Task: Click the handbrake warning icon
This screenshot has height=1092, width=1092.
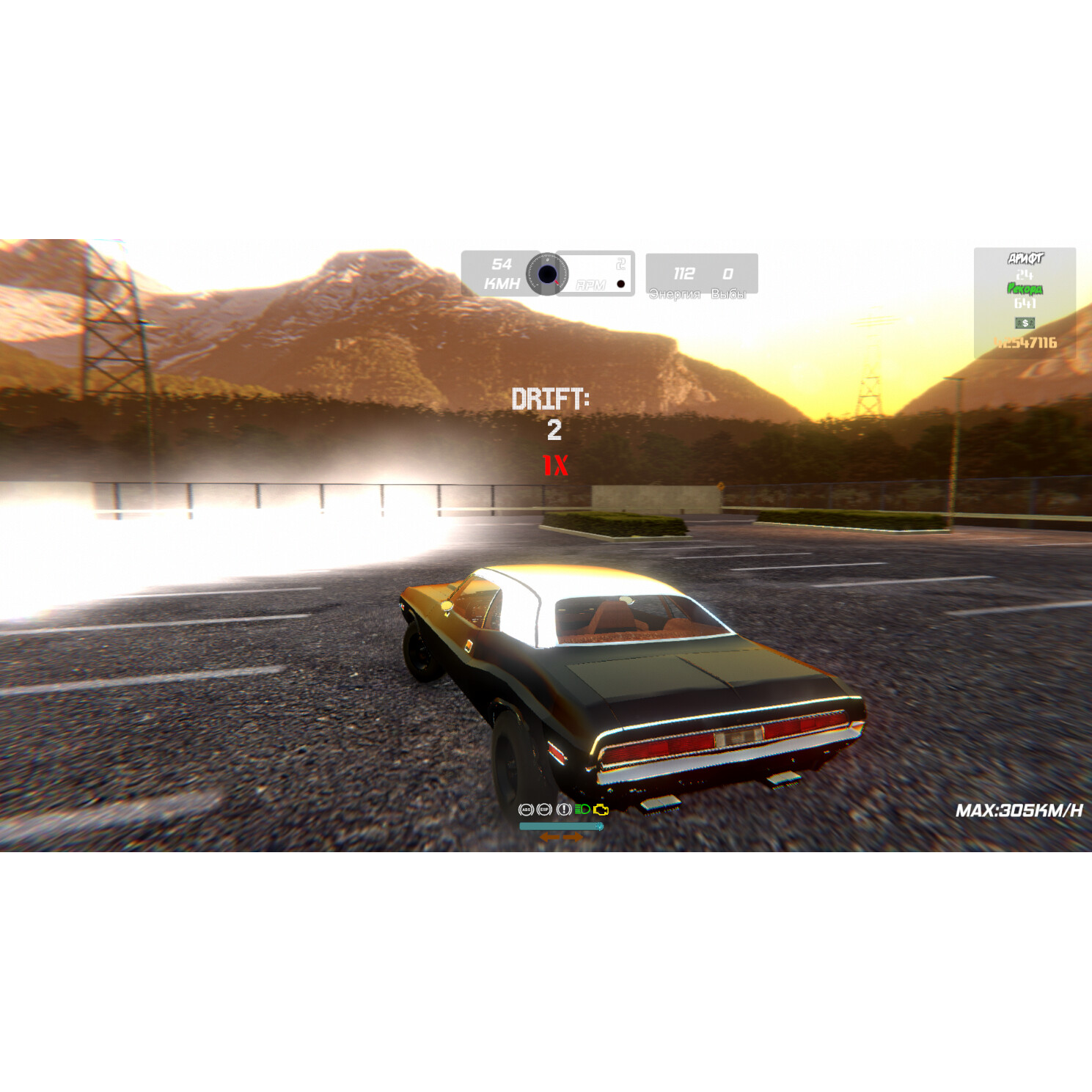Action: point(563,809)
